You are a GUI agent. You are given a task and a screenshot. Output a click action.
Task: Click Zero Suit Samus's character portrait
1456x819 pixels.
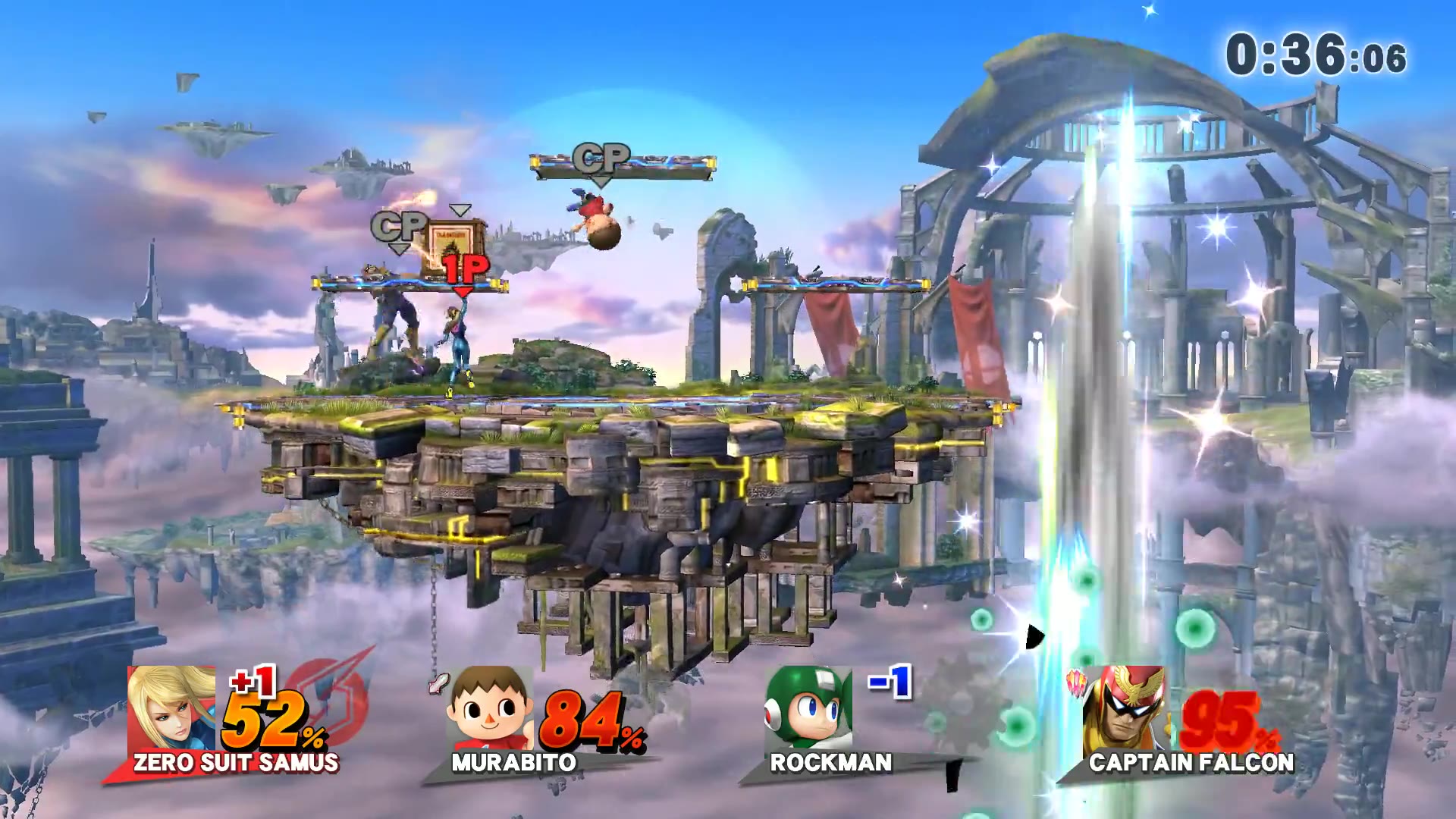pos(171,708)
